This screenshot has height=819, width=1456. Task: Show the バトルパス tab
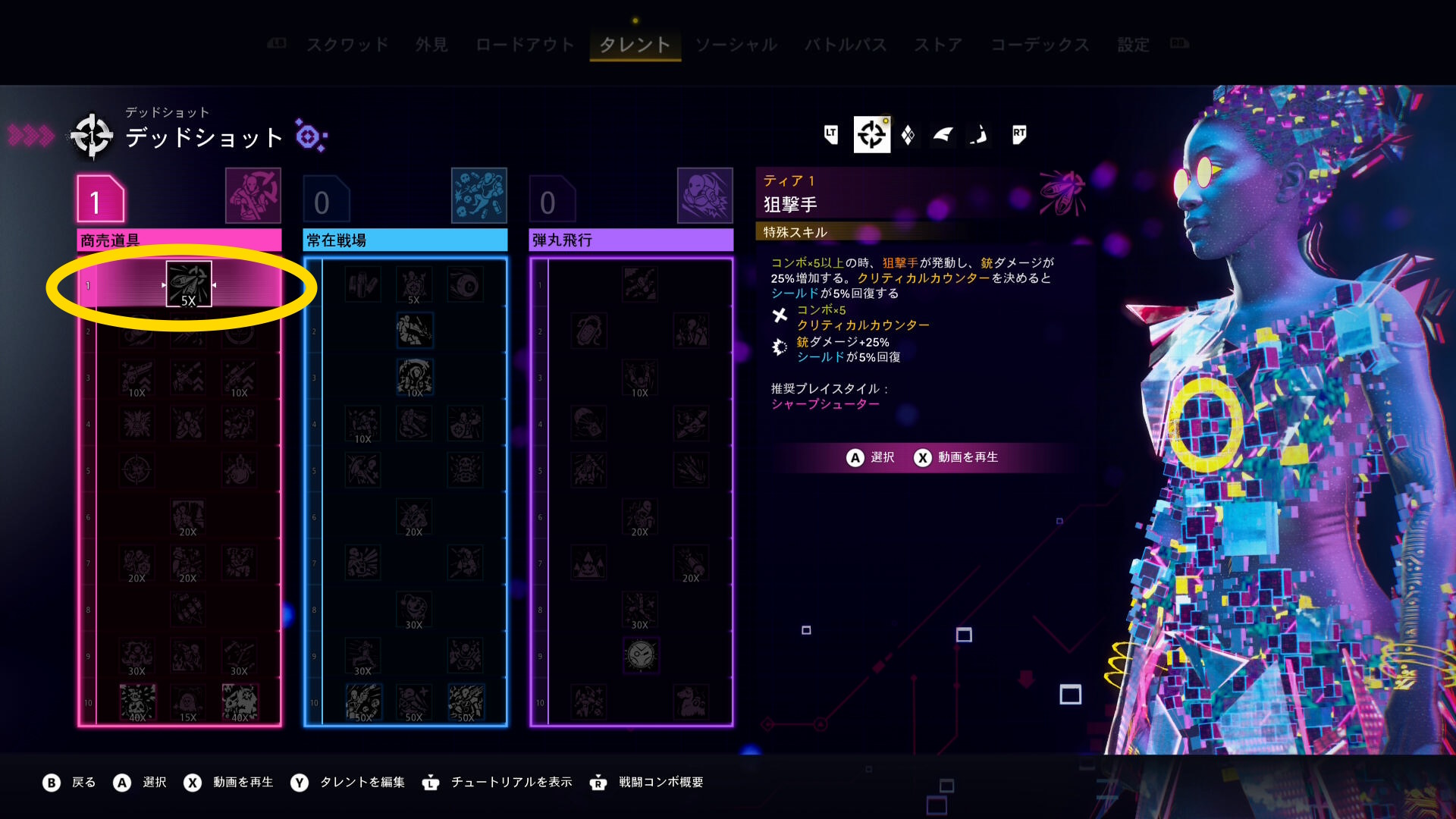pyautogui.click(x=846, y=45)
